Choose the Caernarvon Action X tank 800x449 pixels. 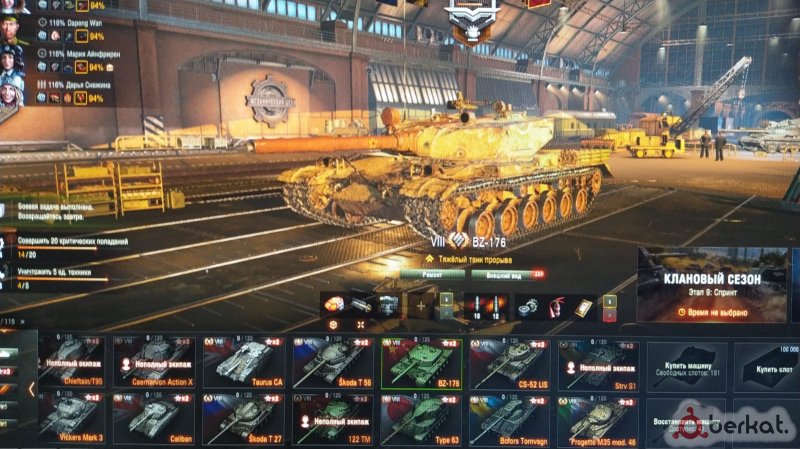(x=156, y=362)
